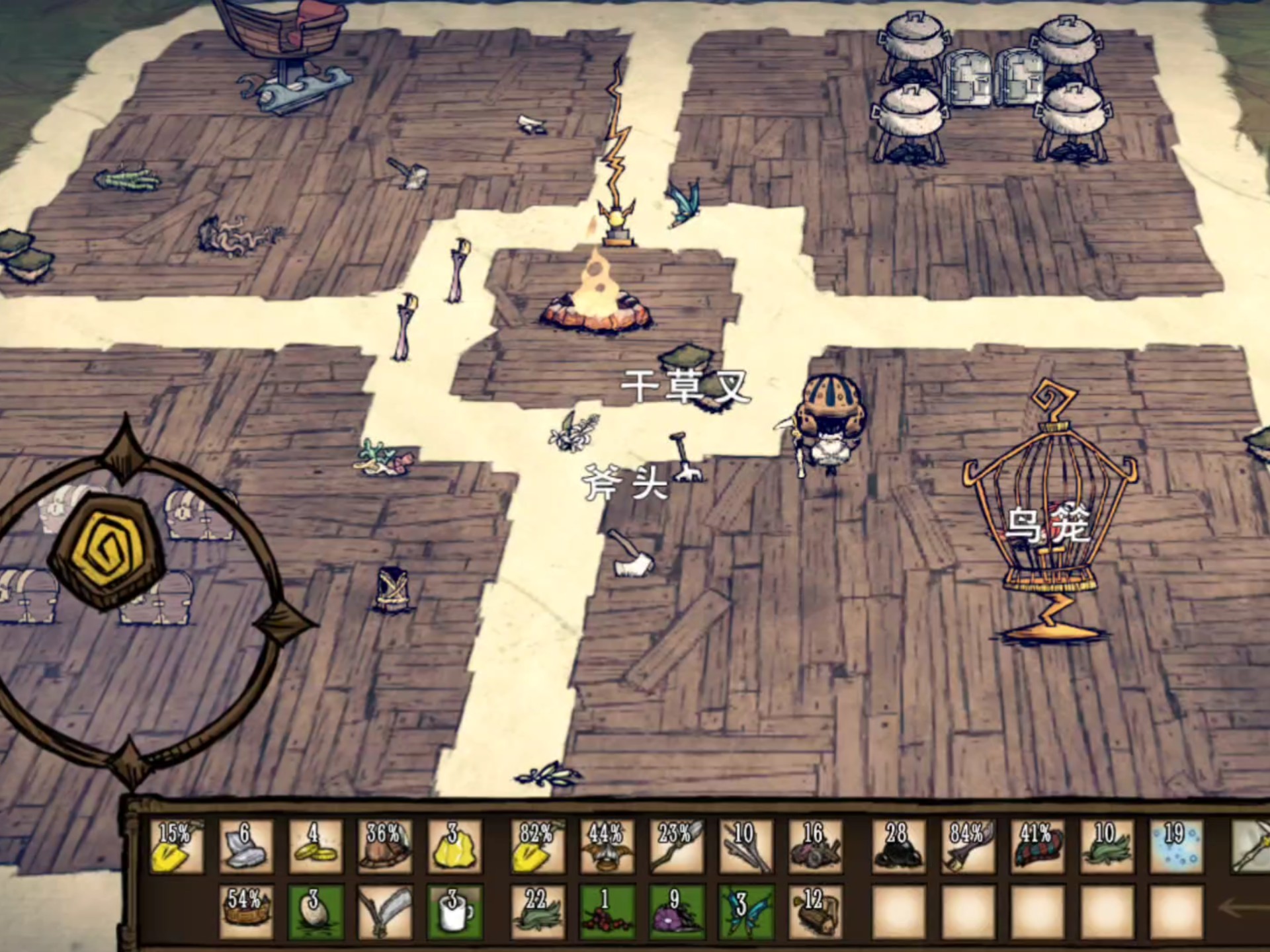Image resolution: width=1270 pixels, height=952 pixels.
Task: Select the shears in the inventory
Action: 384,912
